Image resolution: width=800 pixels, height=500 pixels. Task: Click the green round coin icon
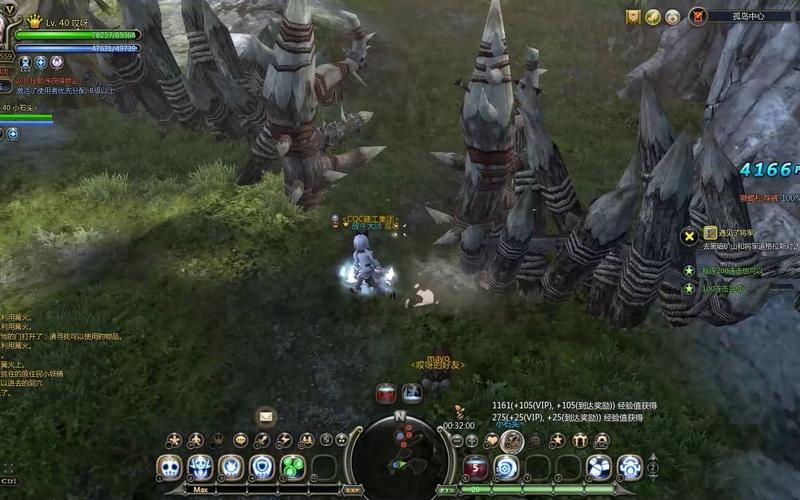pos(653,17)
